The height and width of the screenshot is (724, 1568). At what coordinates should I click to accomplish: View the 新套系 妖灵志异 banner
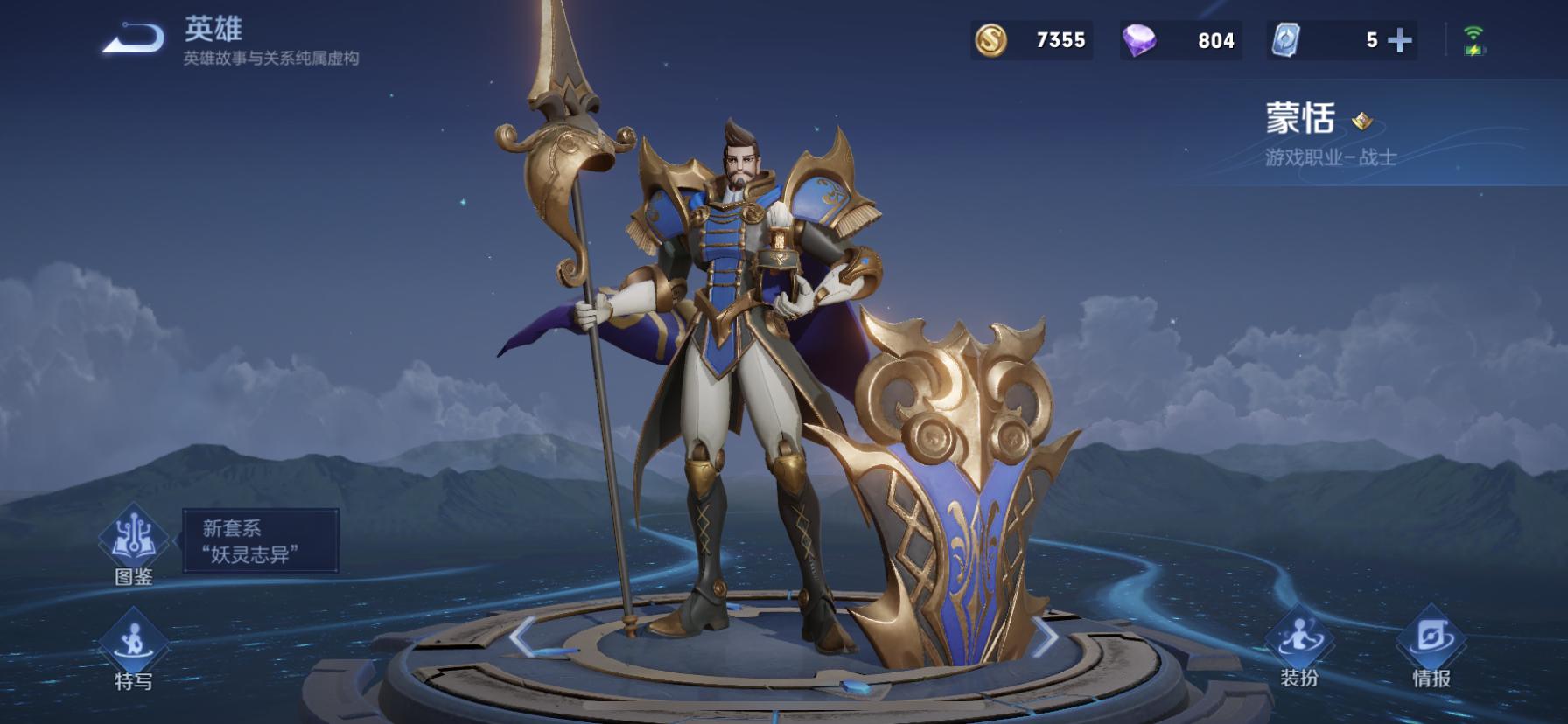click(x=260, y=540)
